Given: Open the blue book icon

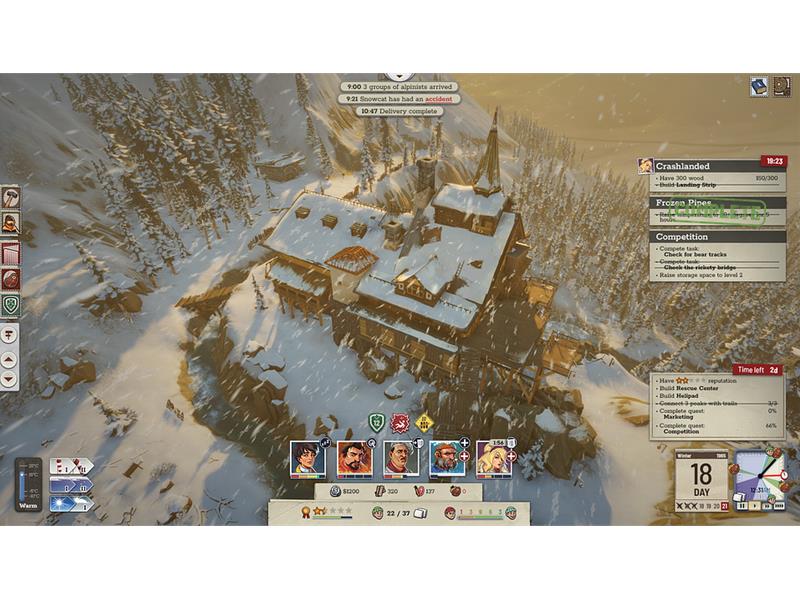Looking at the screenshot, I should tap(759, 87).
